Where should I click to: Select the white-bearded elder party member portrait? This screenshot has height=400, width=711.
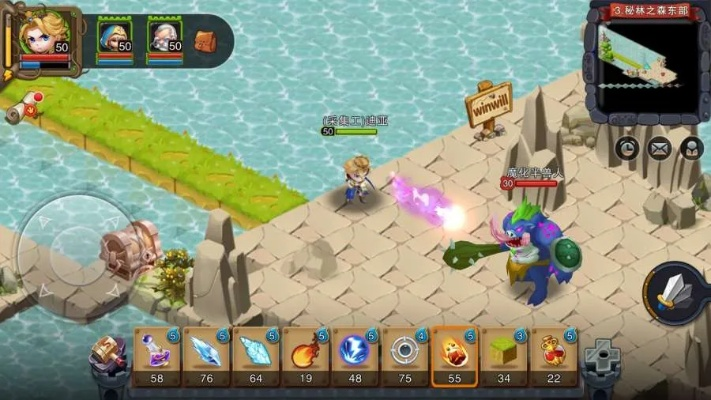[x=165, y=38]
